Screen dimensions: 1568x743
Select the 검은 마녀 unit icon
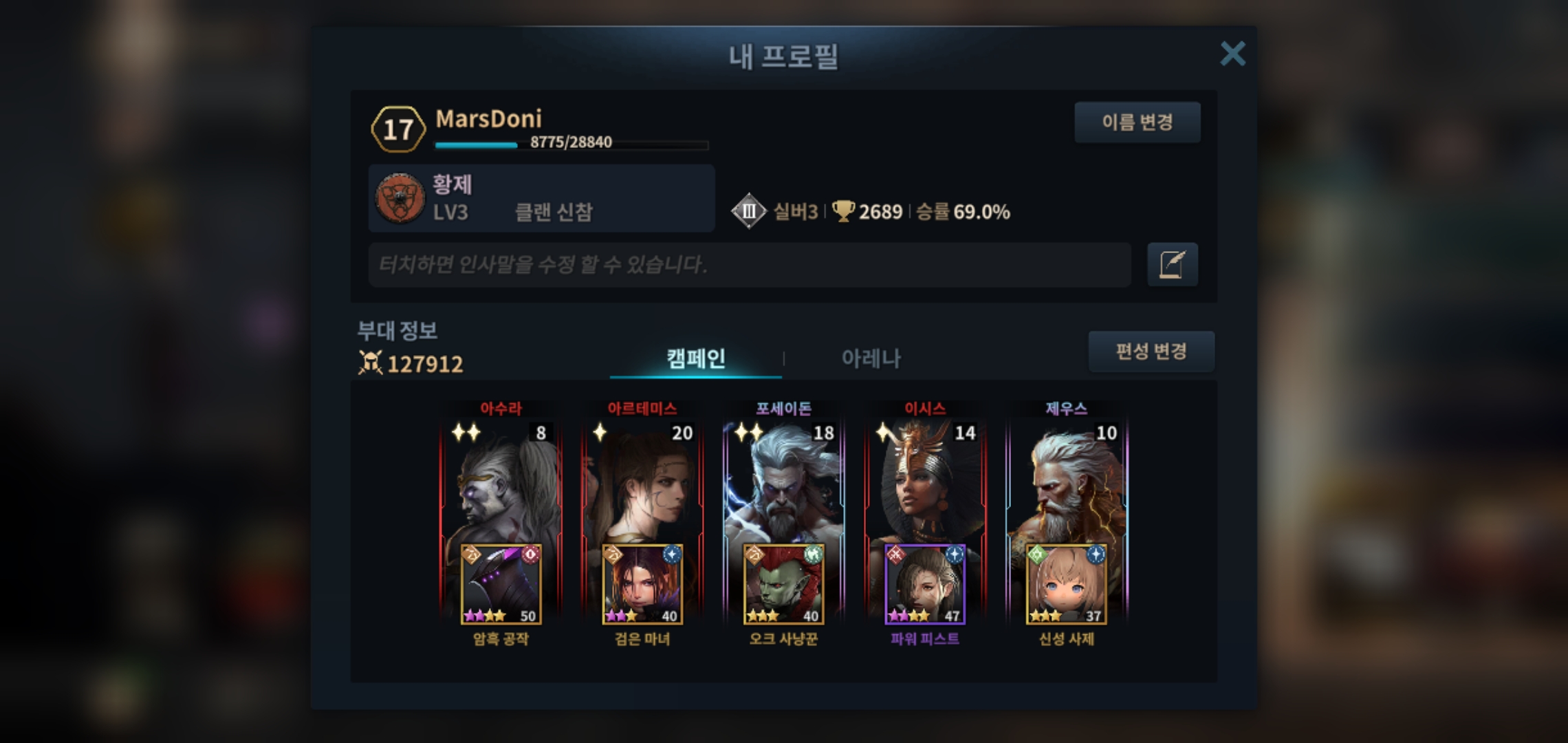click(x=642, y=585)
